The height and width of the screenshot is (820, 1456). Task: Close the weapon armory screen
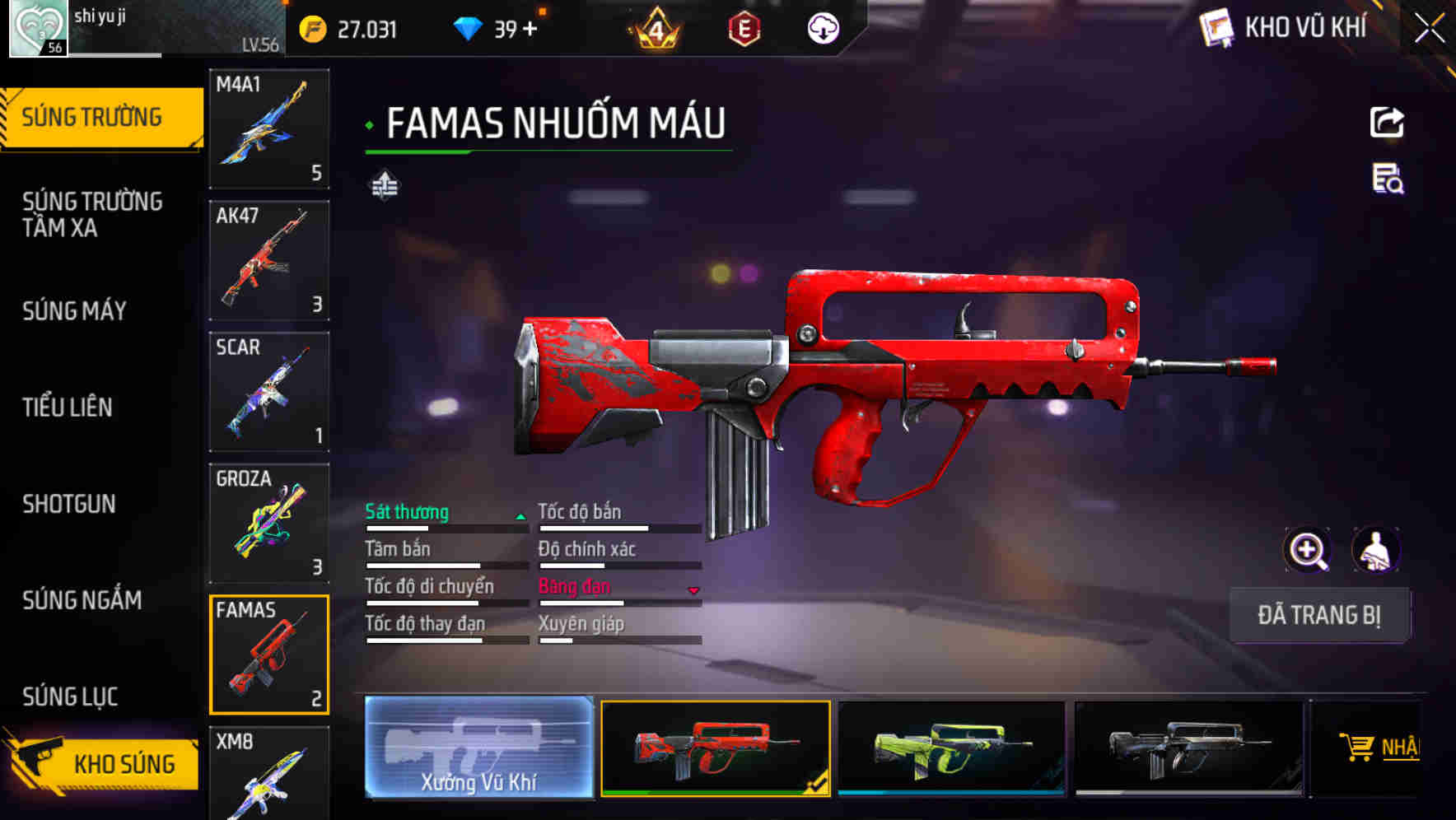1429,29
